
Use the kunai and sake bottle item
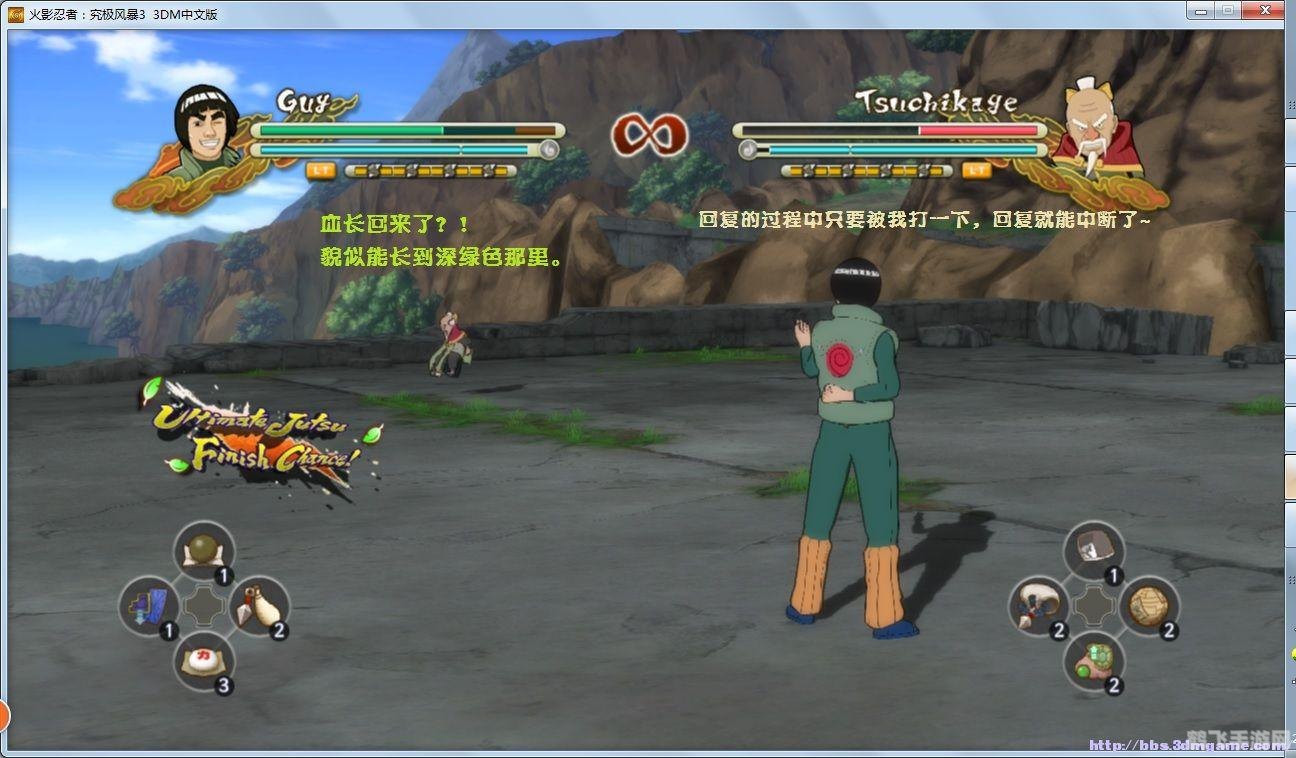pos(260,605)
